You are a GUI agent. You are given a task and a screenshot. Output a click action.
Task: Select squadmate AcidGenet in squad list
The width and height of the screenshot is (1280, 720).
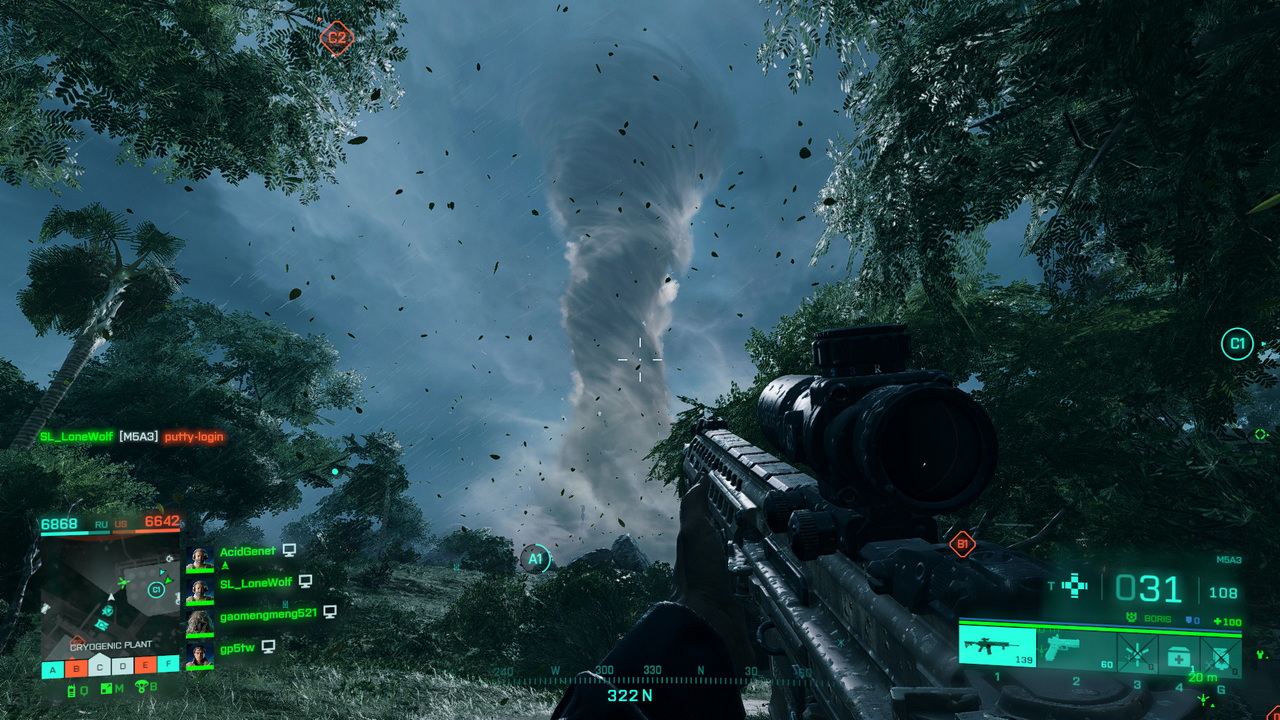coord(247,551)
